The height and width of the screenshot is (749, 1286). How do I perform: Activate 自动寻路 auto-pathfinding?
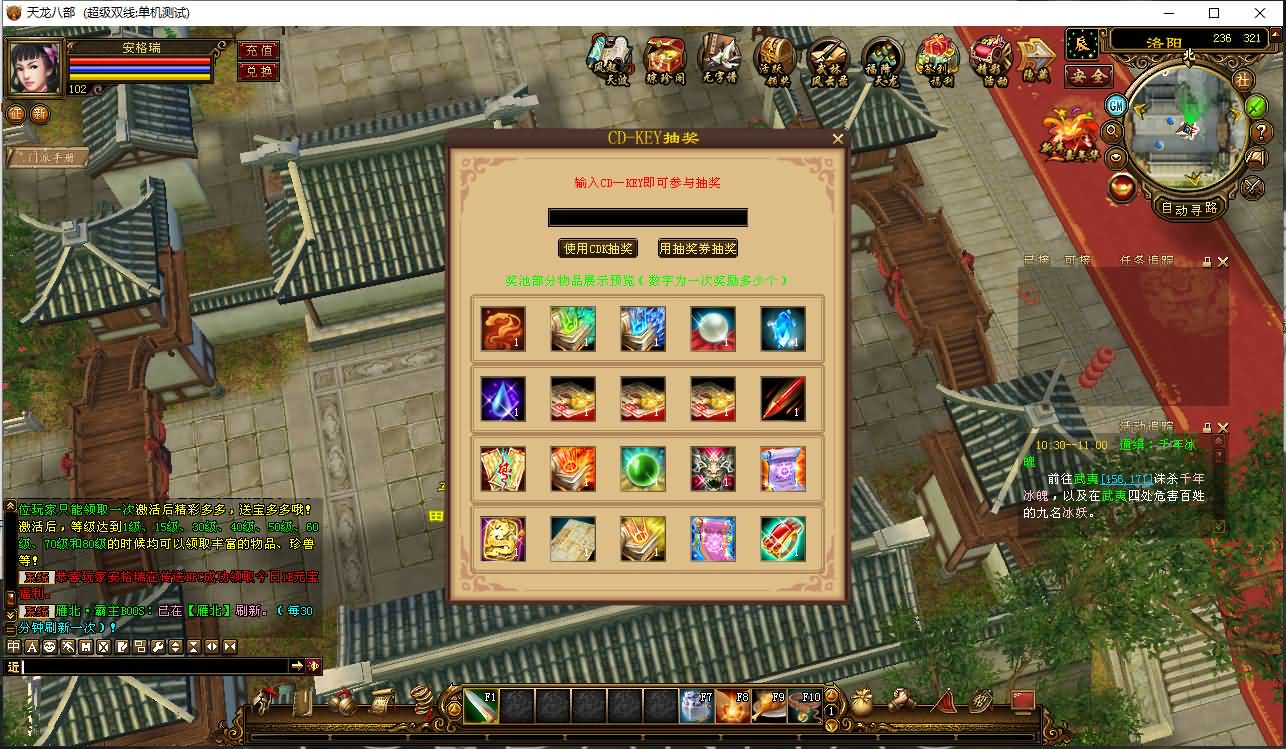click(x=1190, y=208)
